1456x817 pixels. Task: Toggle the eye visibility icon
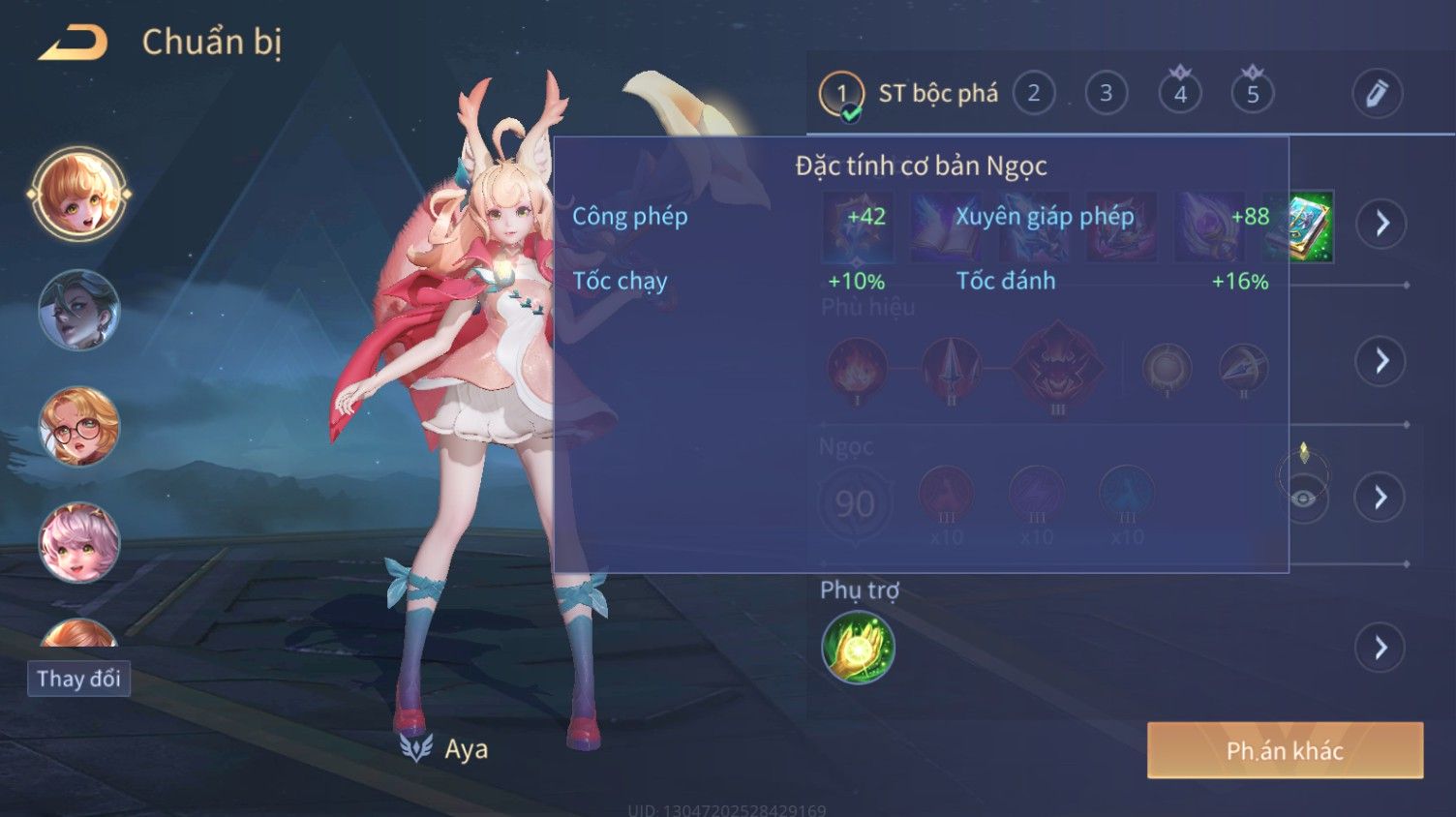[x=1303, y=499]
